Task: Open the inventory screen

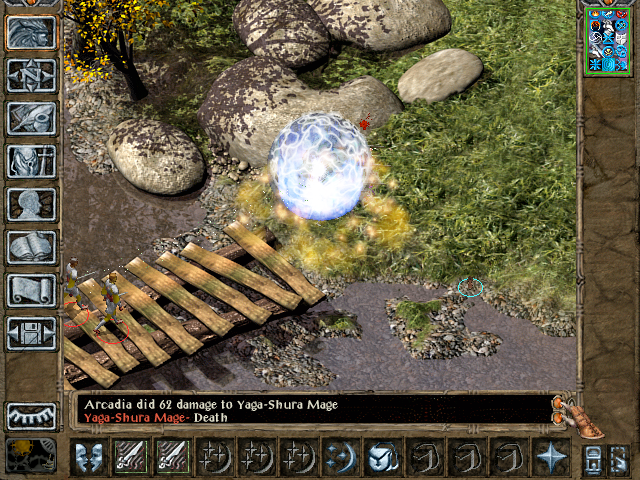Action: pos(31,161)
